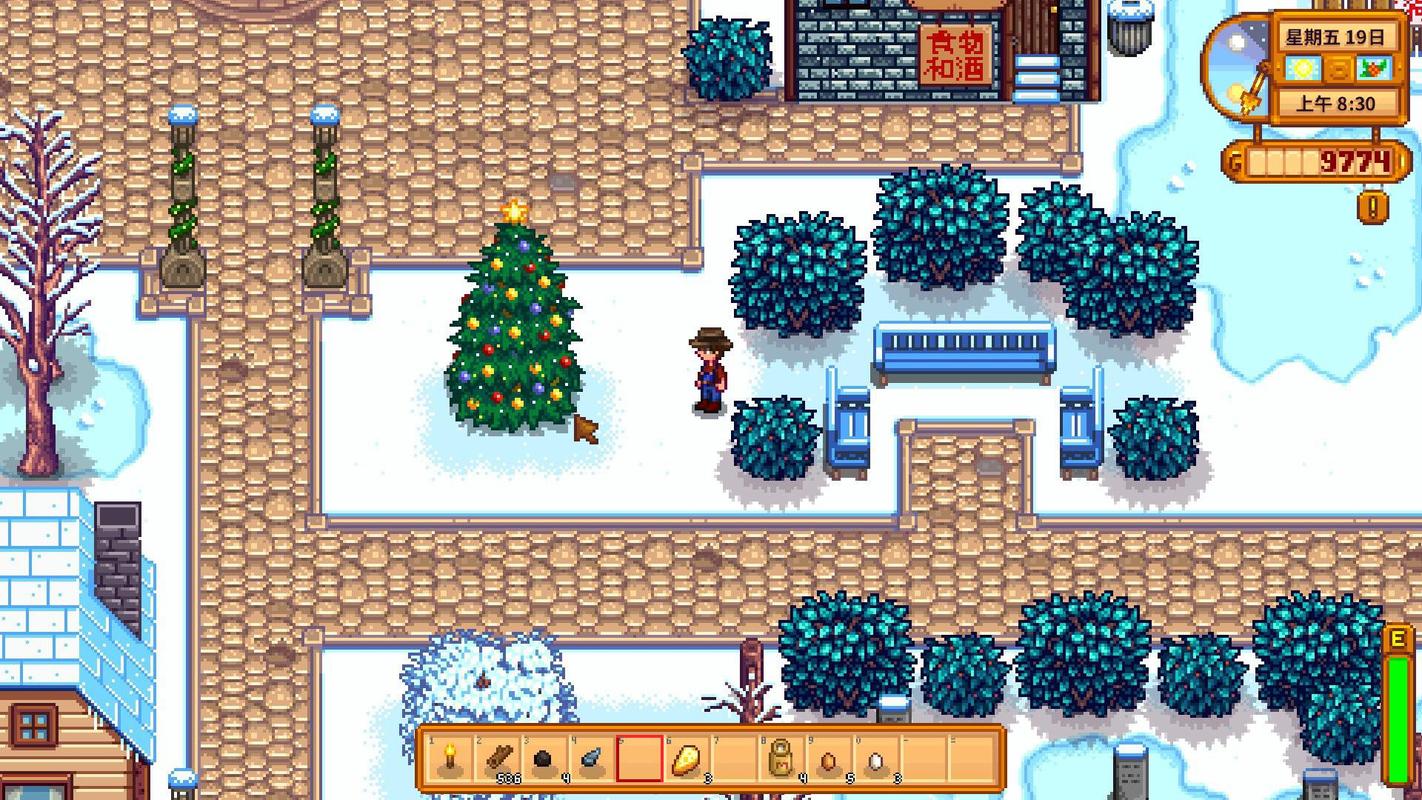
Task: Pick the grey-blue stone item slot
Action: (x=592, y=759)
